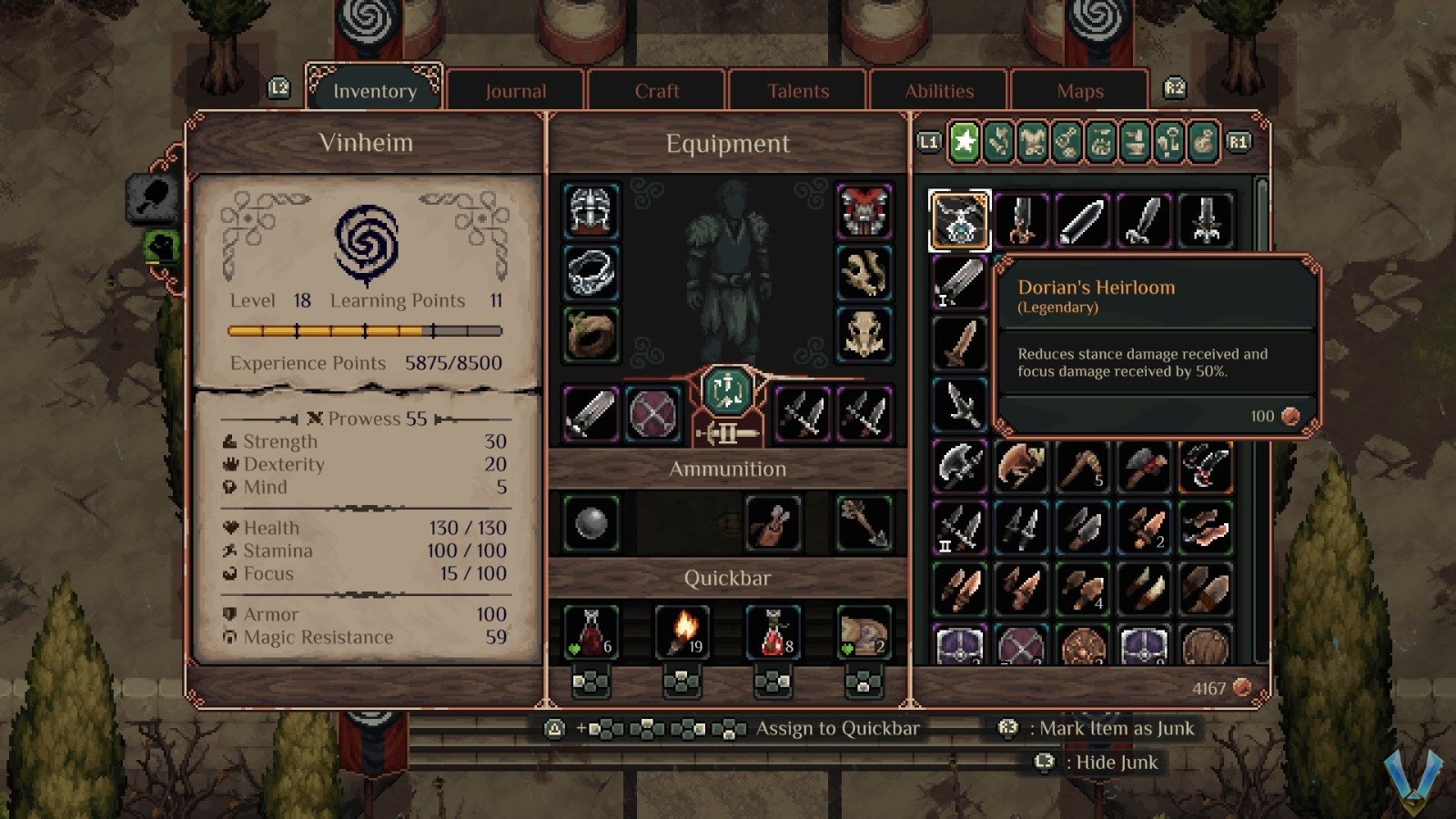The image size is (1456, 819).
Task: Click the Dorian's Heirloom inventory slot
Action: [959, 218]
